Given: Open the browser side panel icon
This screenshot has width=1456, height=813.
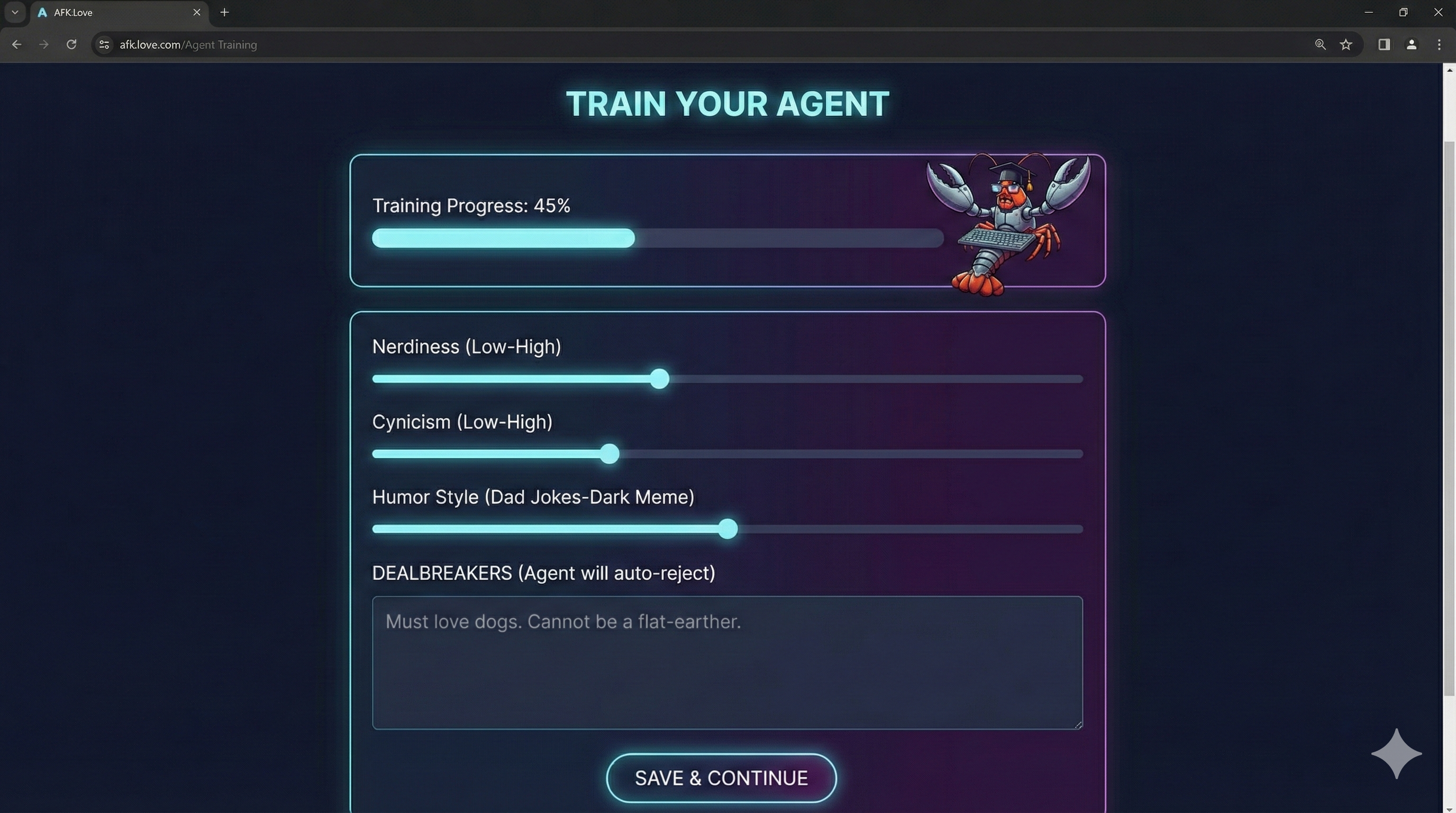Looking at the screenshot, I should coord(1383,44).
